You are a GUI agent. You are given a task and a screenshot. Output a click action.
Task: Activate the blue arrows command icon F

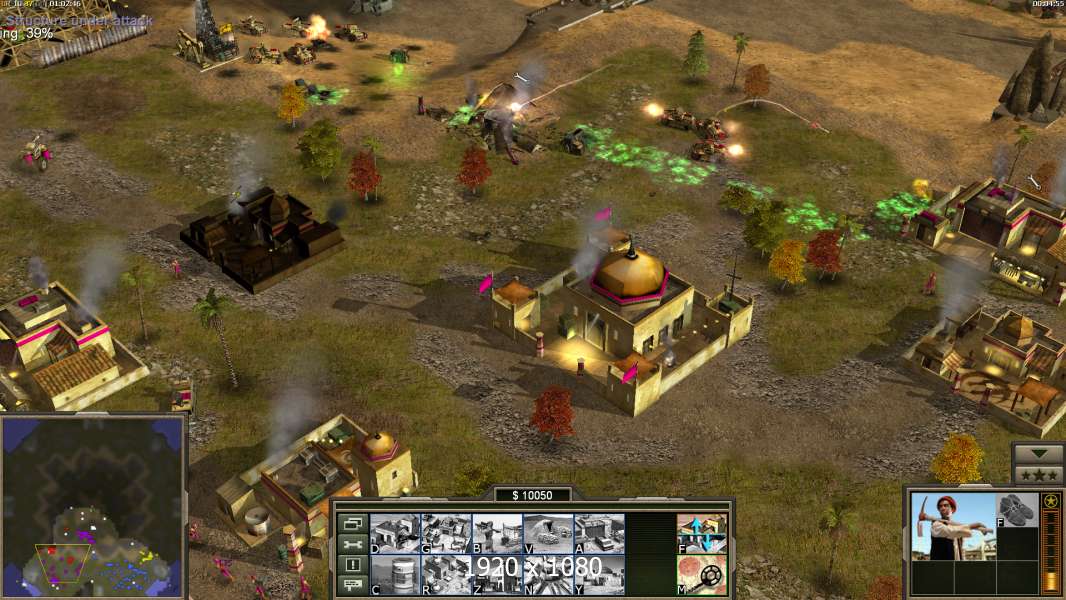pos(702,533)
